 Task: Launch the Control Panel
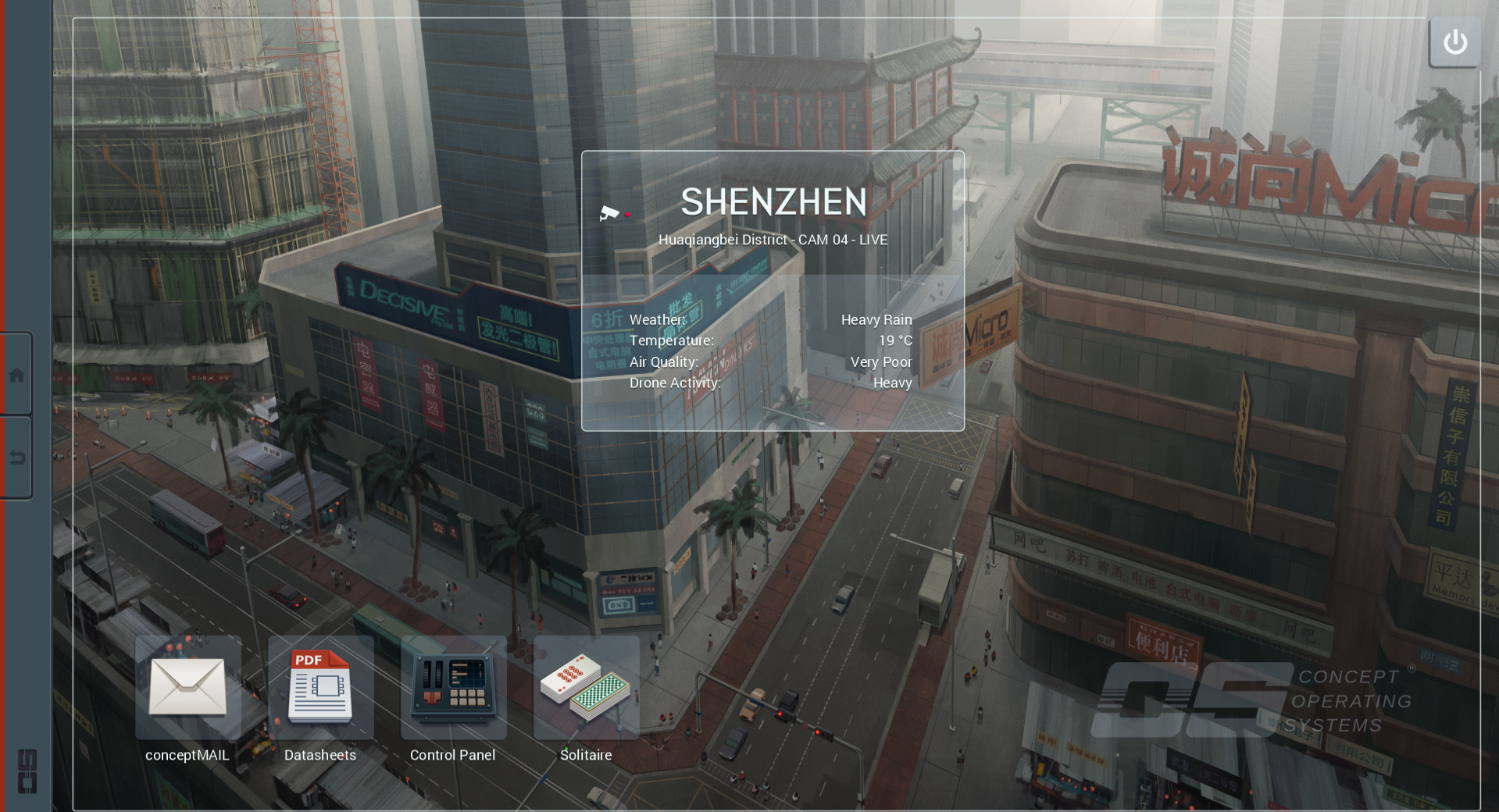[x=453, y=689]
